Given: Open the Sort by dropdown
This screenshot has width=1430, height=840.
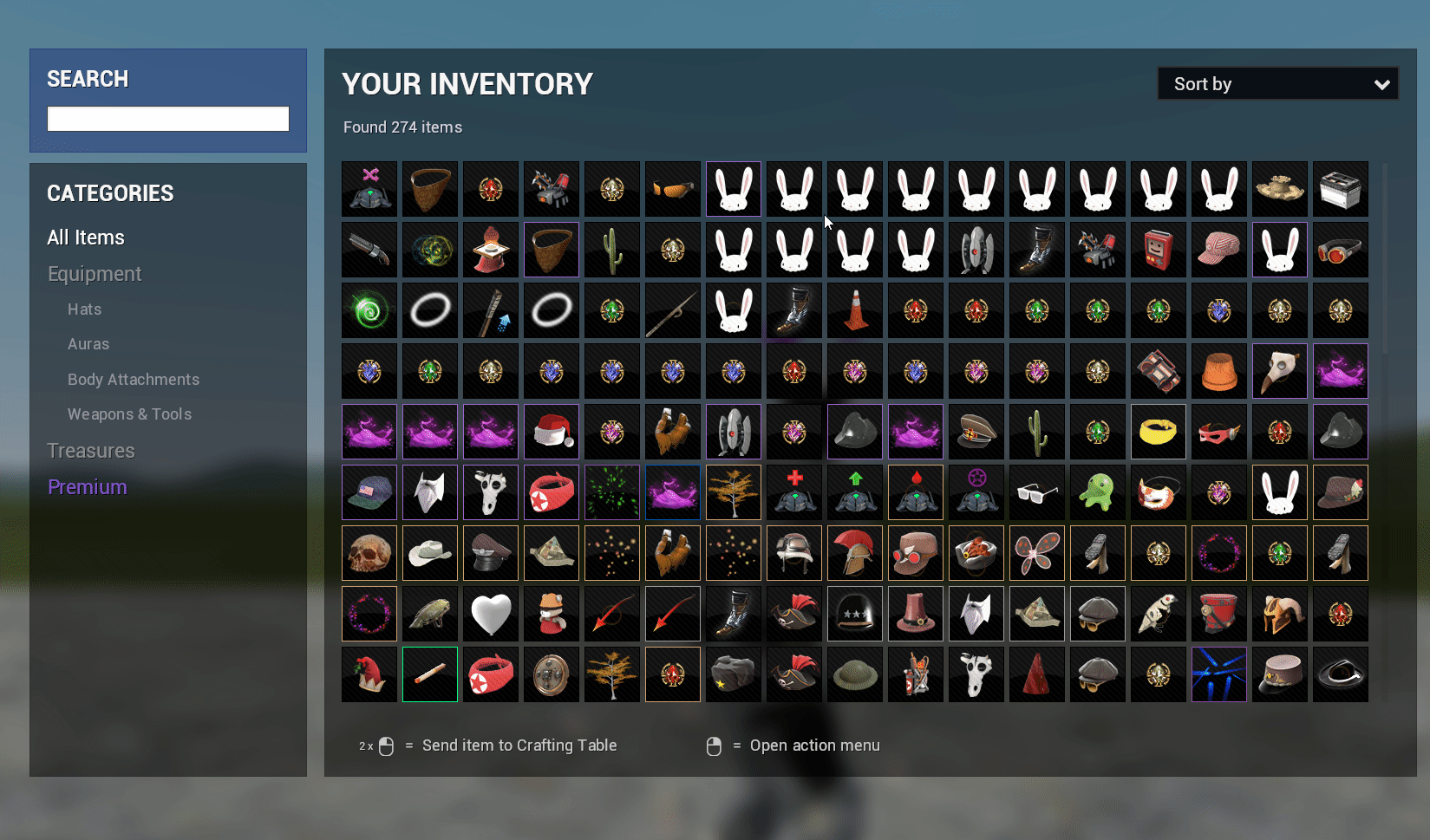Looking at the screenshot, I should coord(1277,83).
